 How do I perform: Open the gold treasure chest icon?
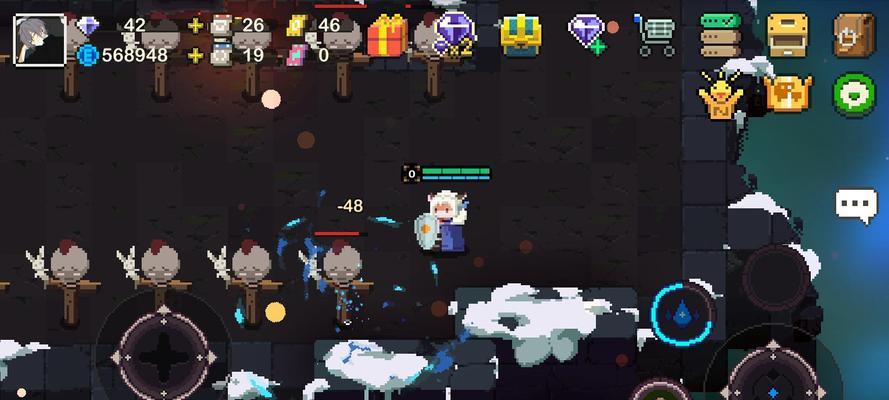click(x=520, y=35)
